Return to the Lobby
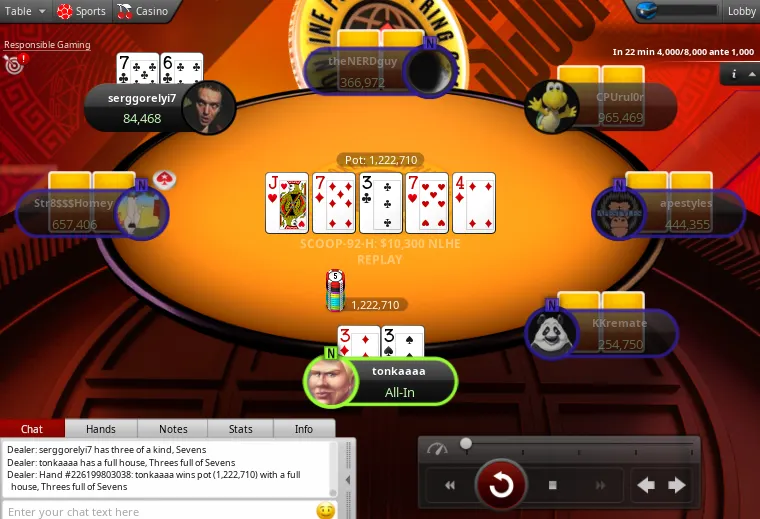Viewport: 760px width, 519px height. pos(741,11)
